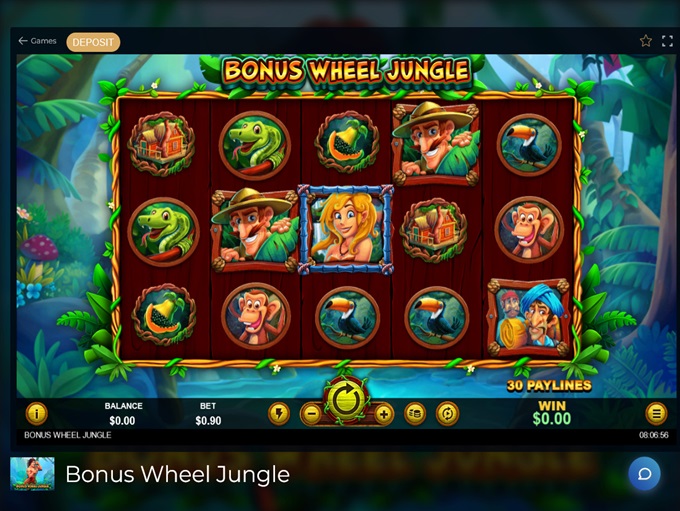Open the info paytable button
Viewport: 680px width, 511px height.
pyautogui.click(x=36, y=413)
